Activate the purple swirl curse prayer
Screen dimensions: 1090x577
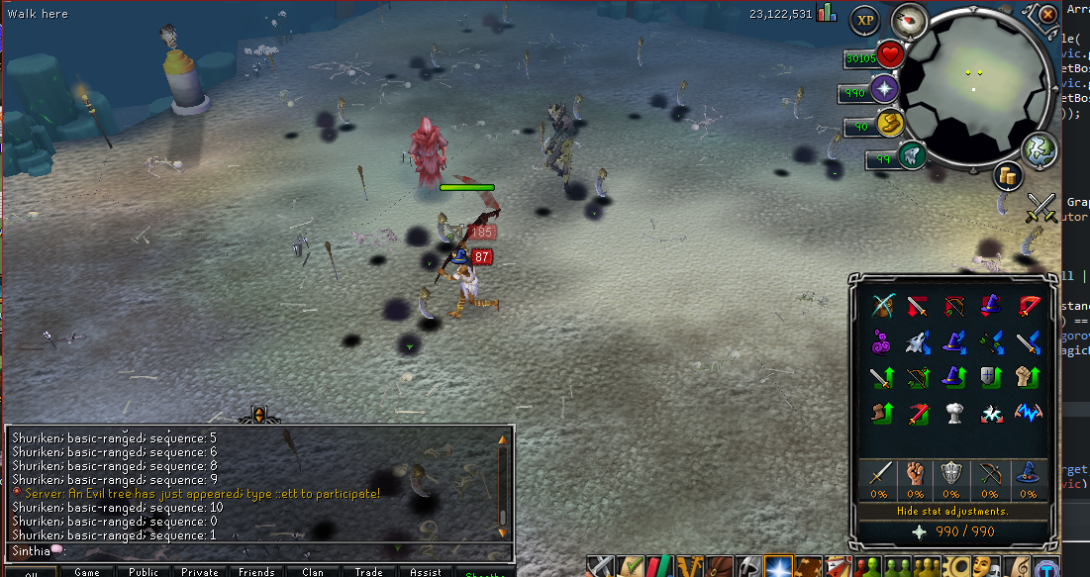(882, 342)
